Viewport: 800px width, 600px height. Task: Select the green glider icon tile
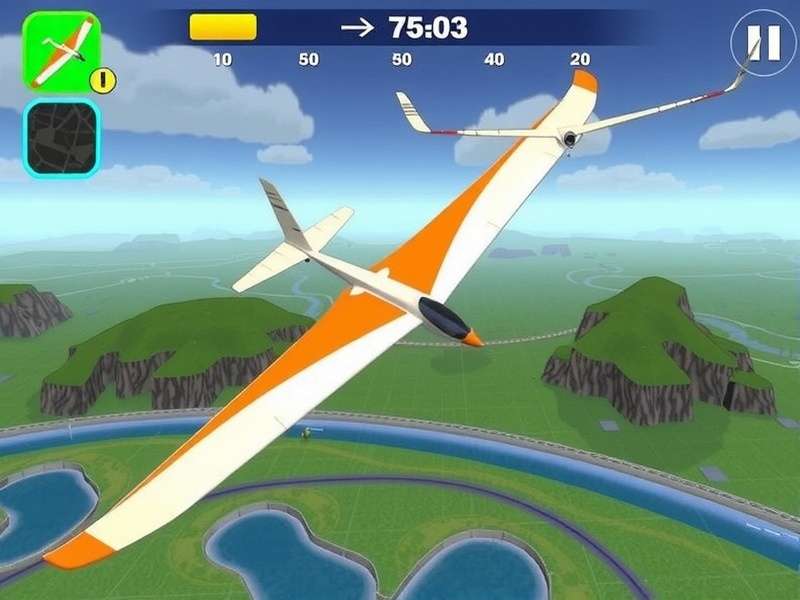pos(58,48)
